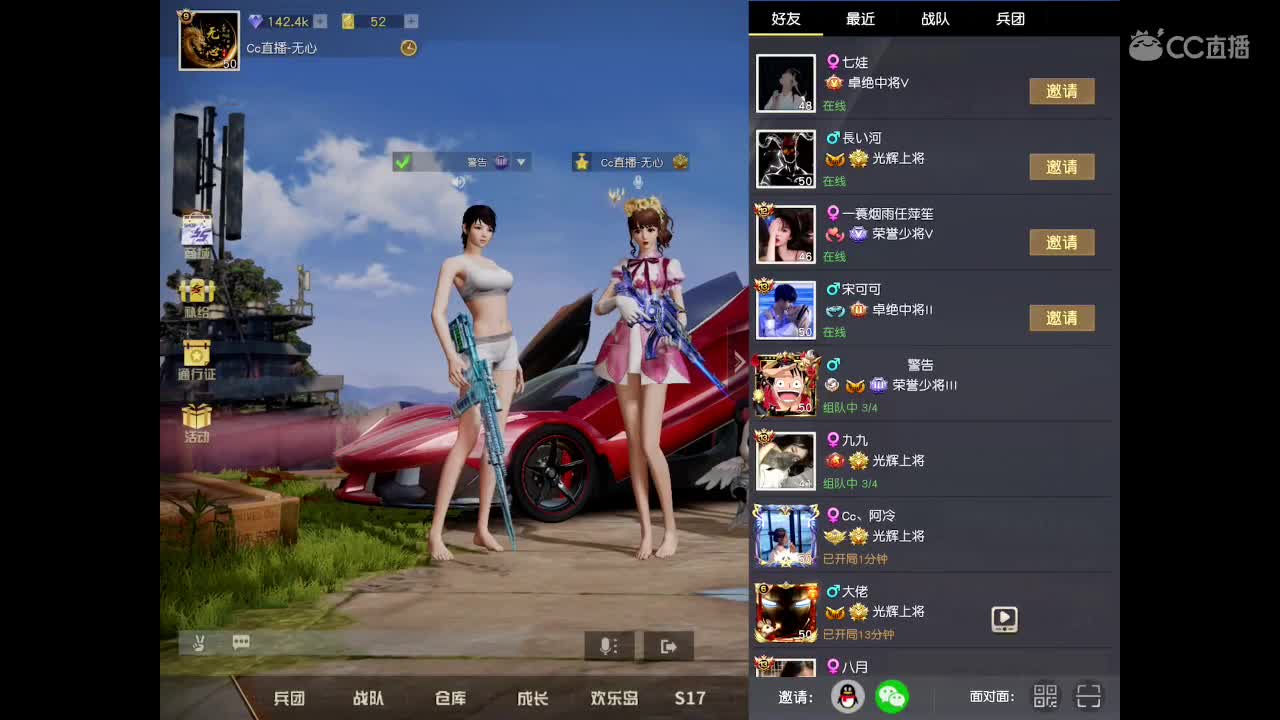The height and width of the screenshot is (720, 1280).
Task: Expand the right-edge chevron panel
Action: pos(739,361)
